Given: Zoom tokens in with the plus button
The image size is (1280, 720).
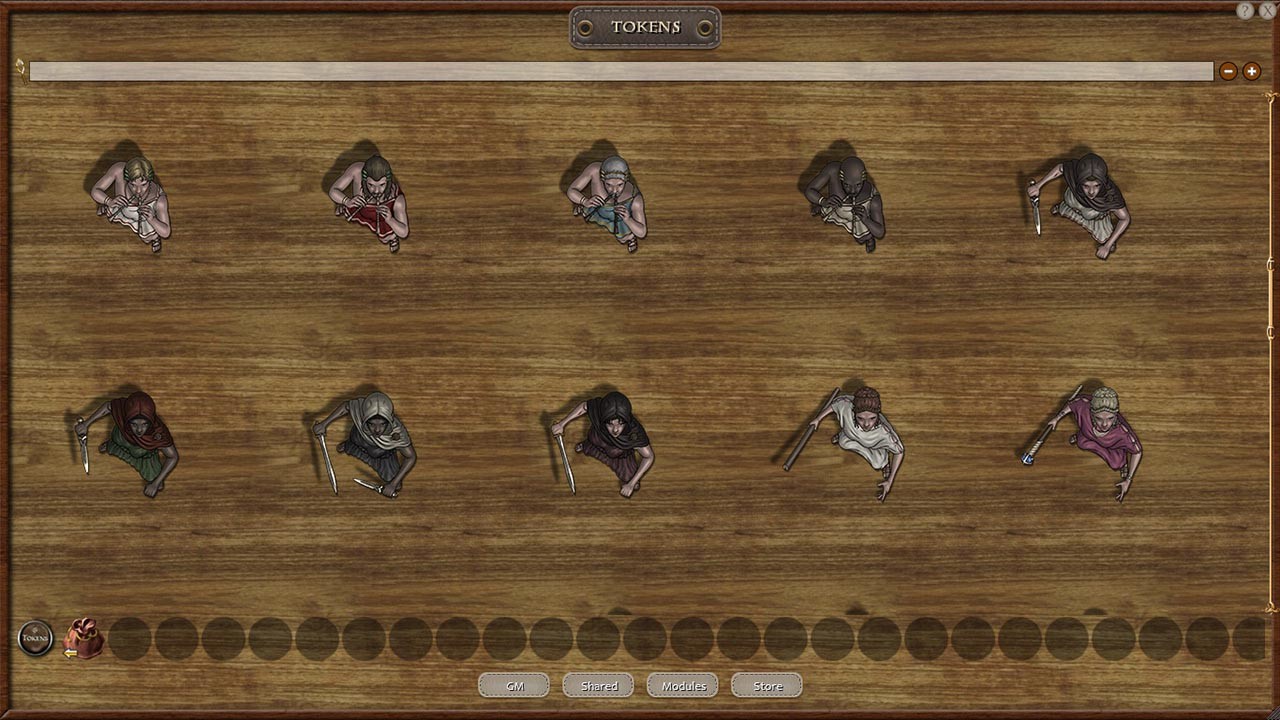Looking at the screenshot, I should pyautogui.click(x=1251, y=71).
